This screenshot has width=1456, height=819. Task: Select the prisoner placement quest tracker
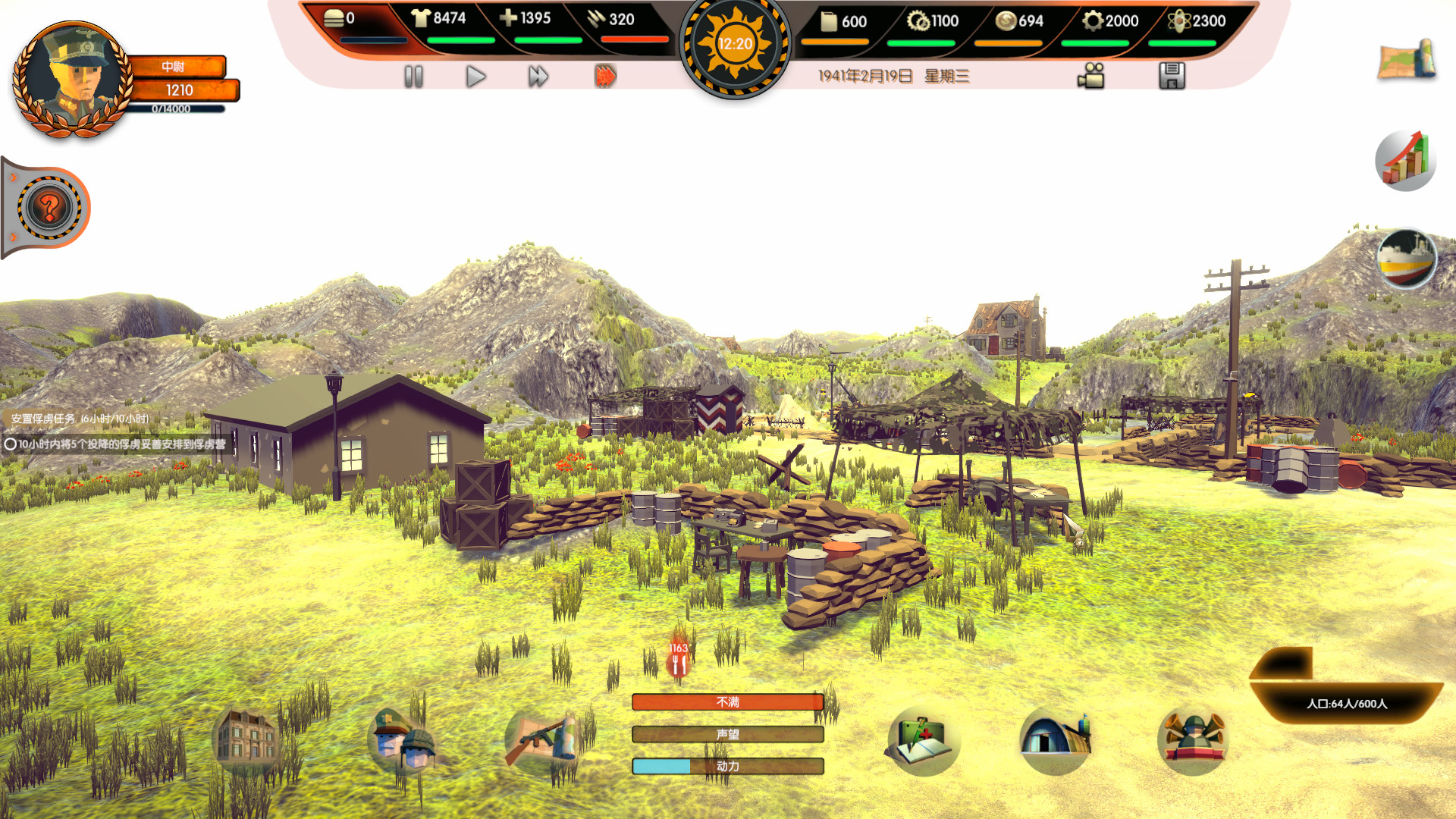point(118,444)
